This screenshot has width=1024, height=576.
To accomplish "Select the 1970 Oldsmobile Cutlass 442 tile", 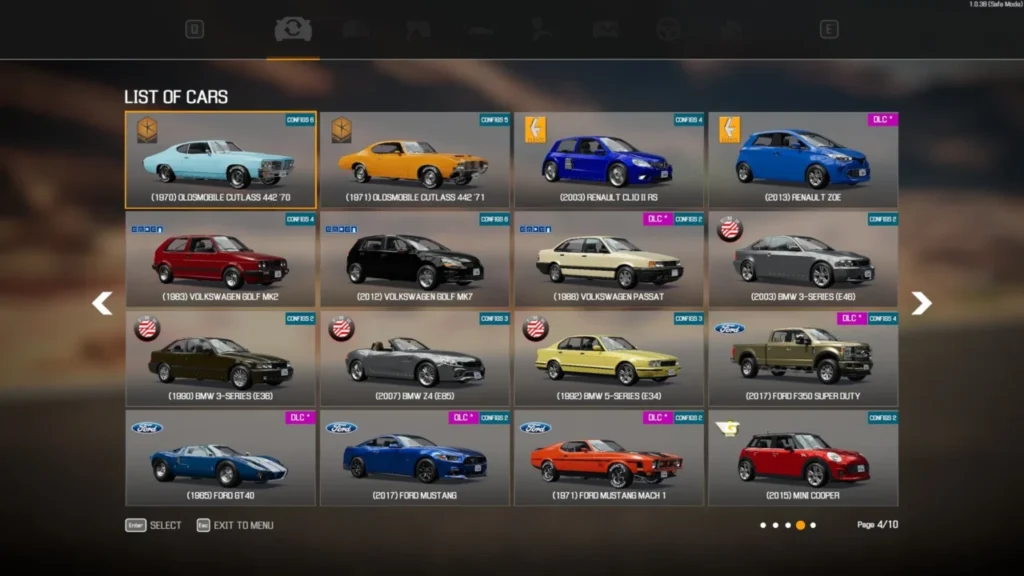I will tap(220, 160).
